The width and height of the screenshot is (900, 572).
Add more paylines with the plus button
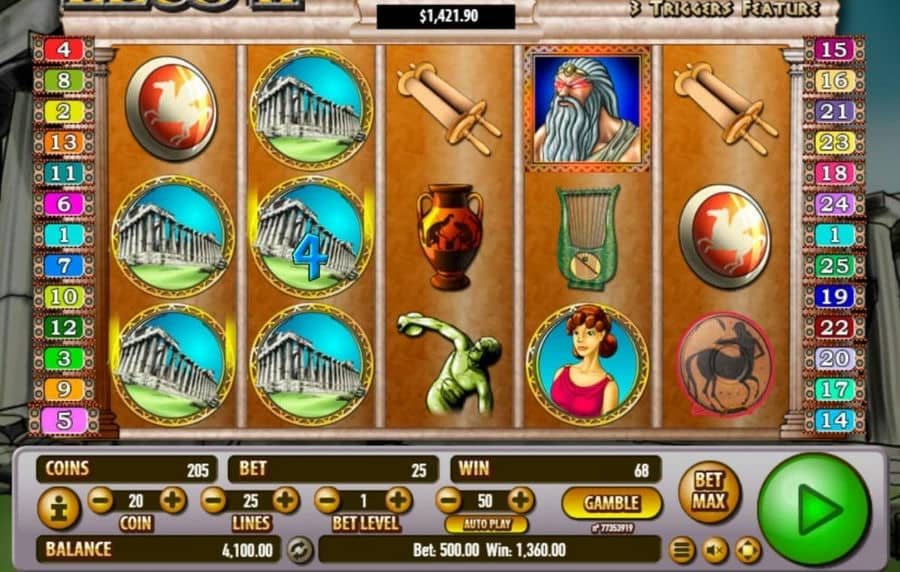pyautogui.click(x=286, y=500)
